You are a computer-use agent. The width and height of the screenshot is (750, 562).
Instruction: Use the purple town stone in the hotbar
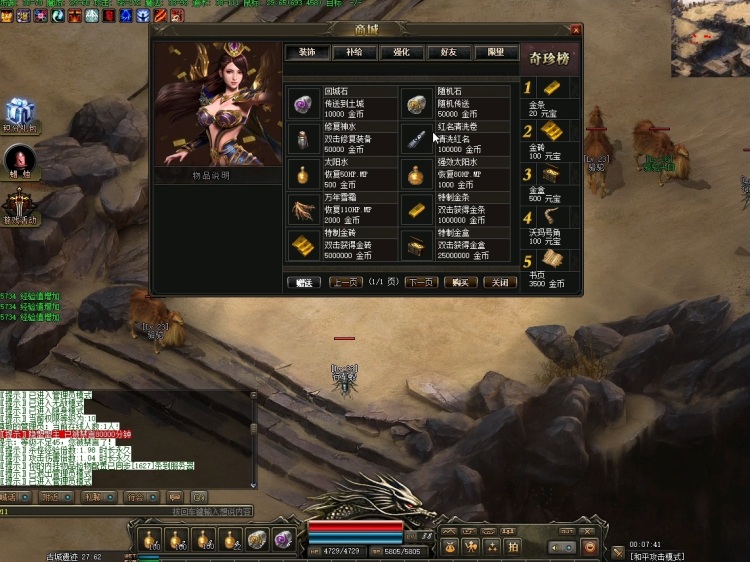284,540
